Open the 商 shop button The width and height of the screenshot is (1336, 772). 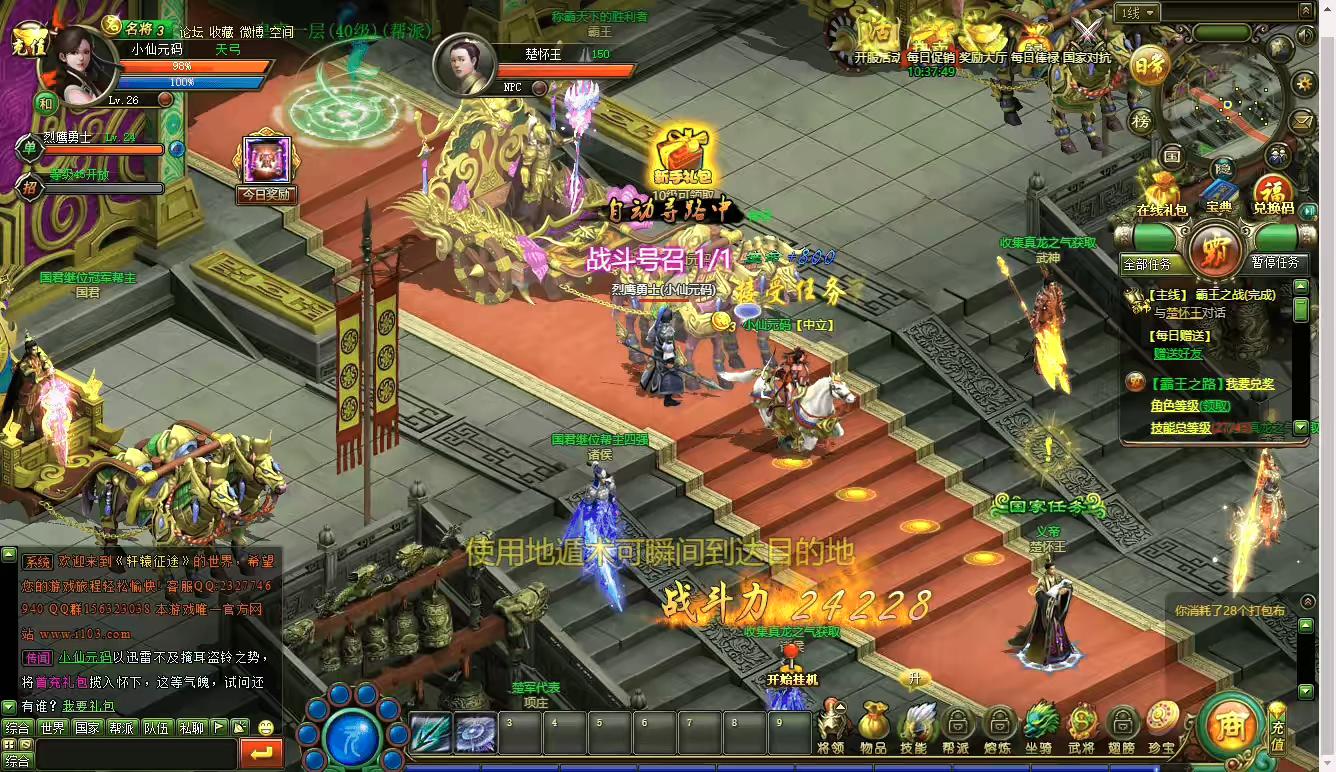pyautogui.click(x=1231, y=724)
